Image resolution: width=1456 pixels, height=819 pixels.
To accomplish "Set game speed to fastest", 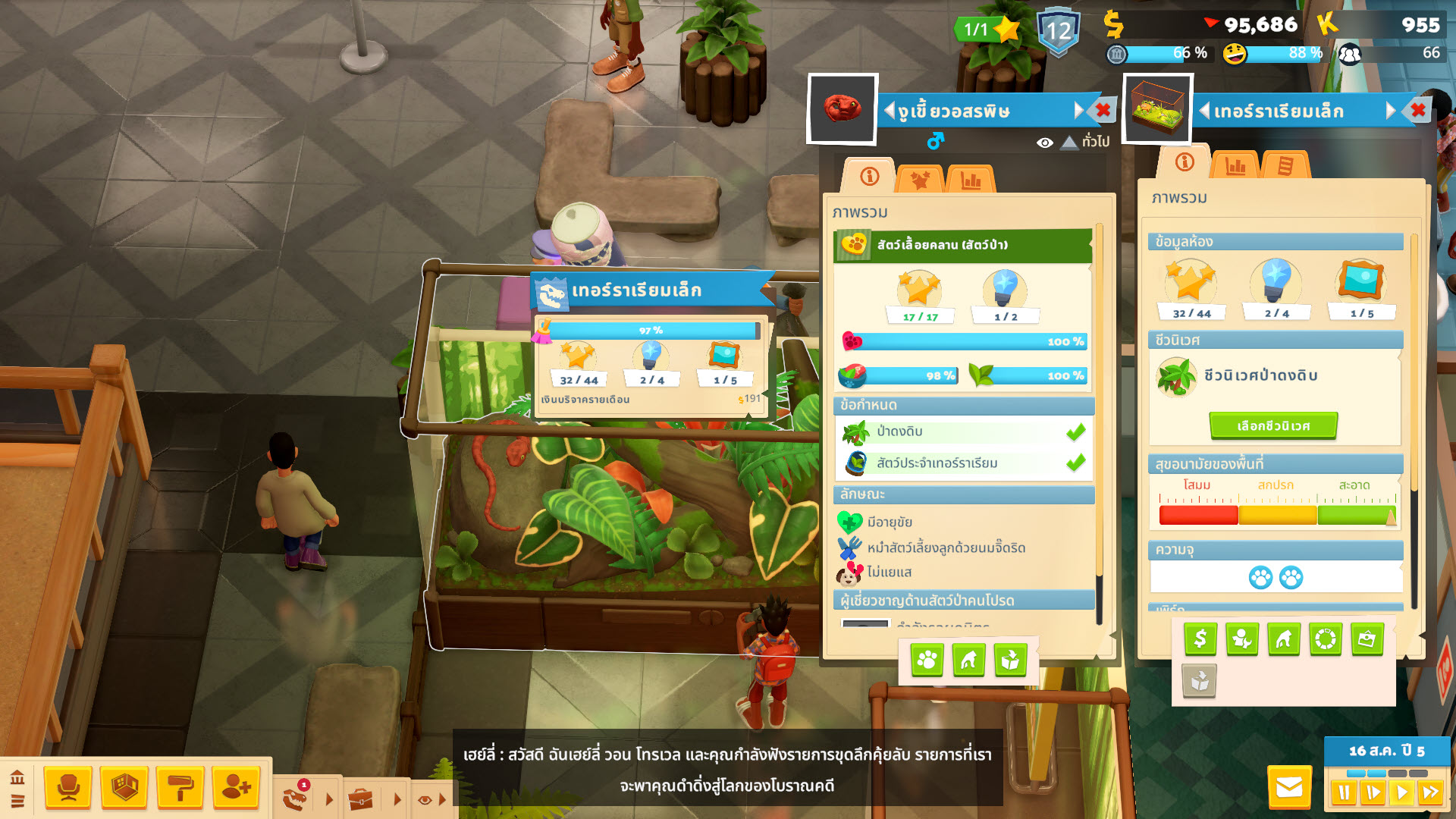I will pos(1431,792).
